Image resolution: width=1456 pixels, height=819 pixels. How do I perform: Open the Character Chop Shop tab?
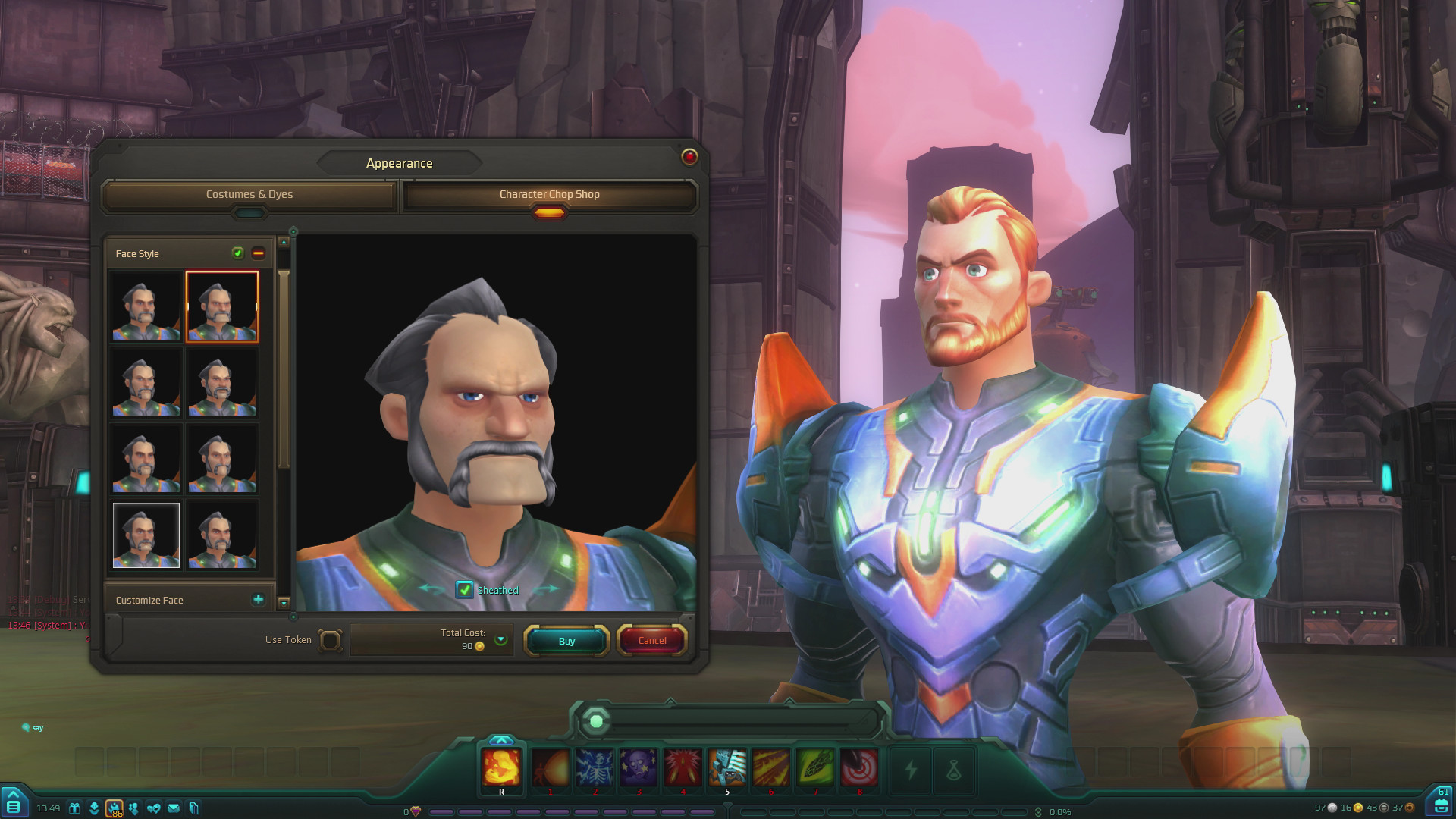(549, 195)
